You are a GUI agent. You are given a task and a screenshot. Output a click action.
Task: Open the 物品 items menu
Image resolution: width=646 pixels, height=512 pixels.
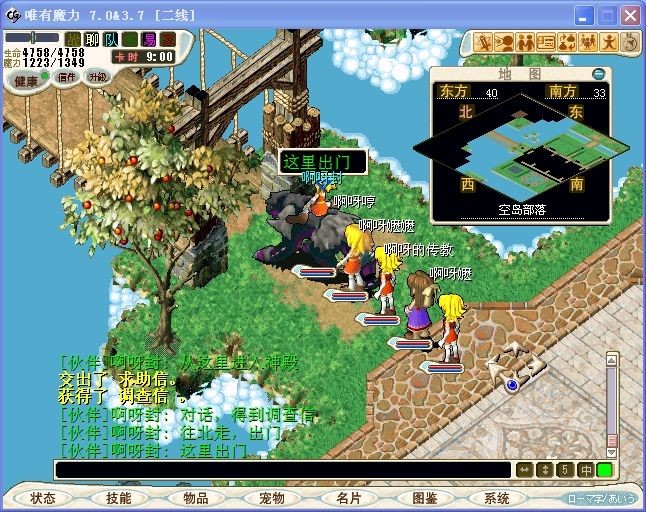196,497
